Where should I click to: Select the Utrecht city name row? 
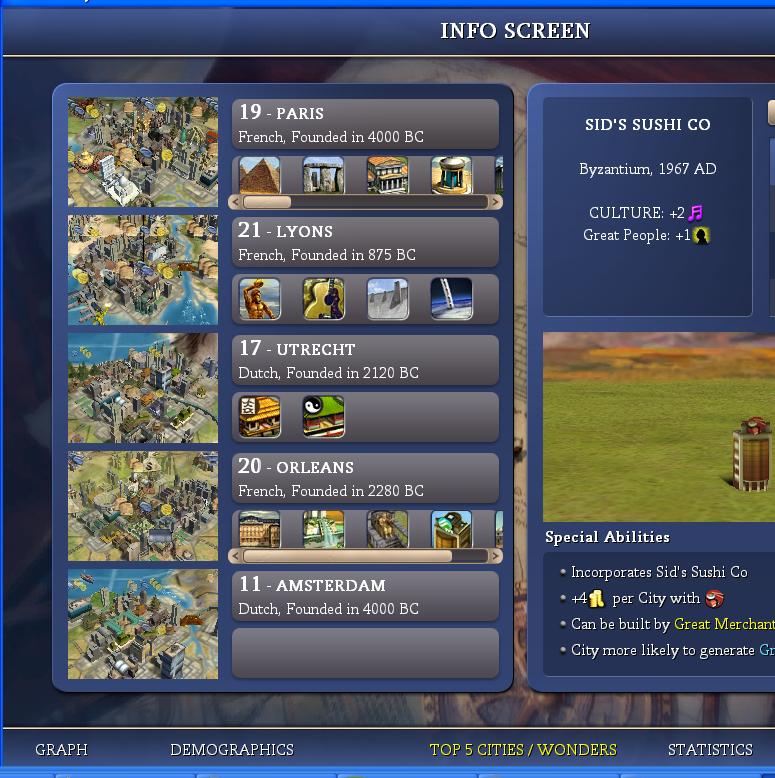click(x=365, y=360)
